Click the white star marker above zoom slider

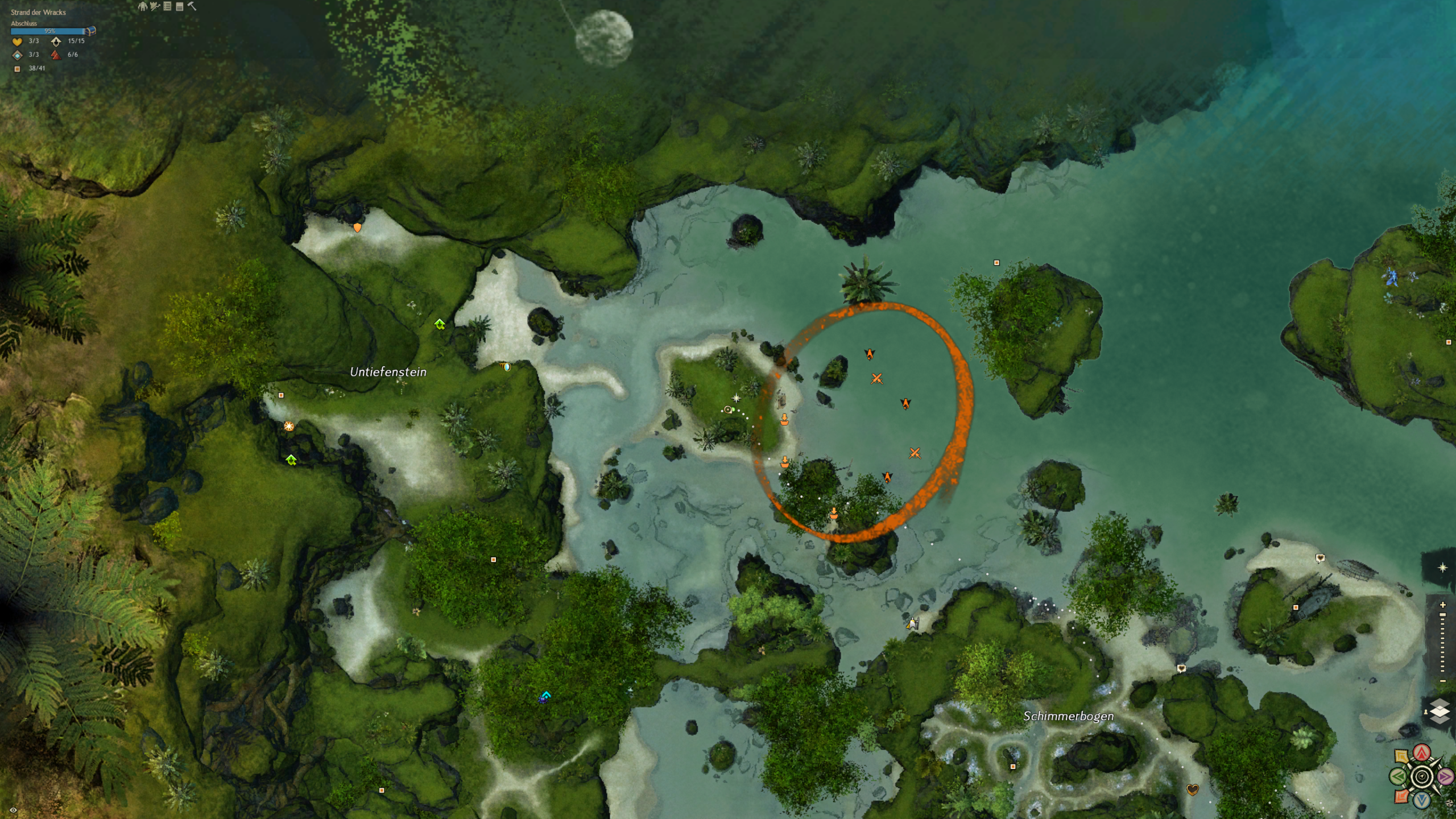pos(1442,568)
